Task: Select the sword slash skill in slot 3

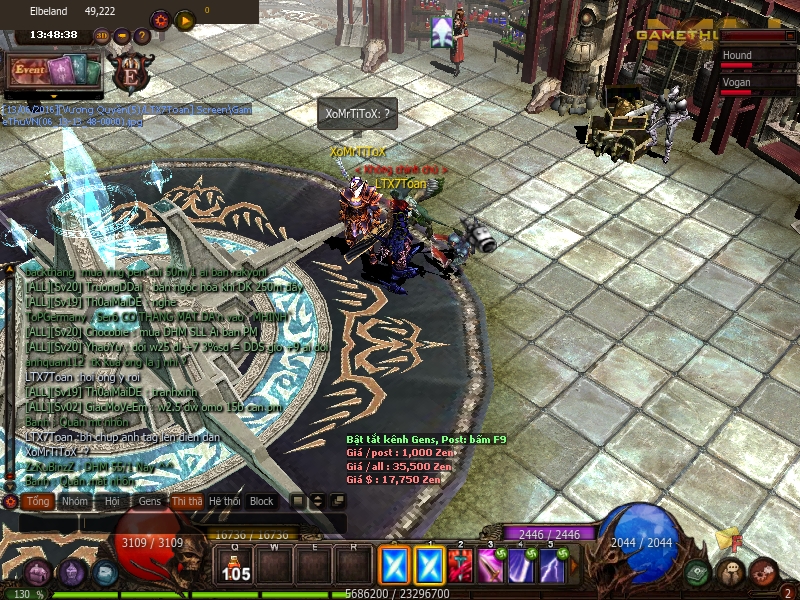Action: click(x=490, y=567)
